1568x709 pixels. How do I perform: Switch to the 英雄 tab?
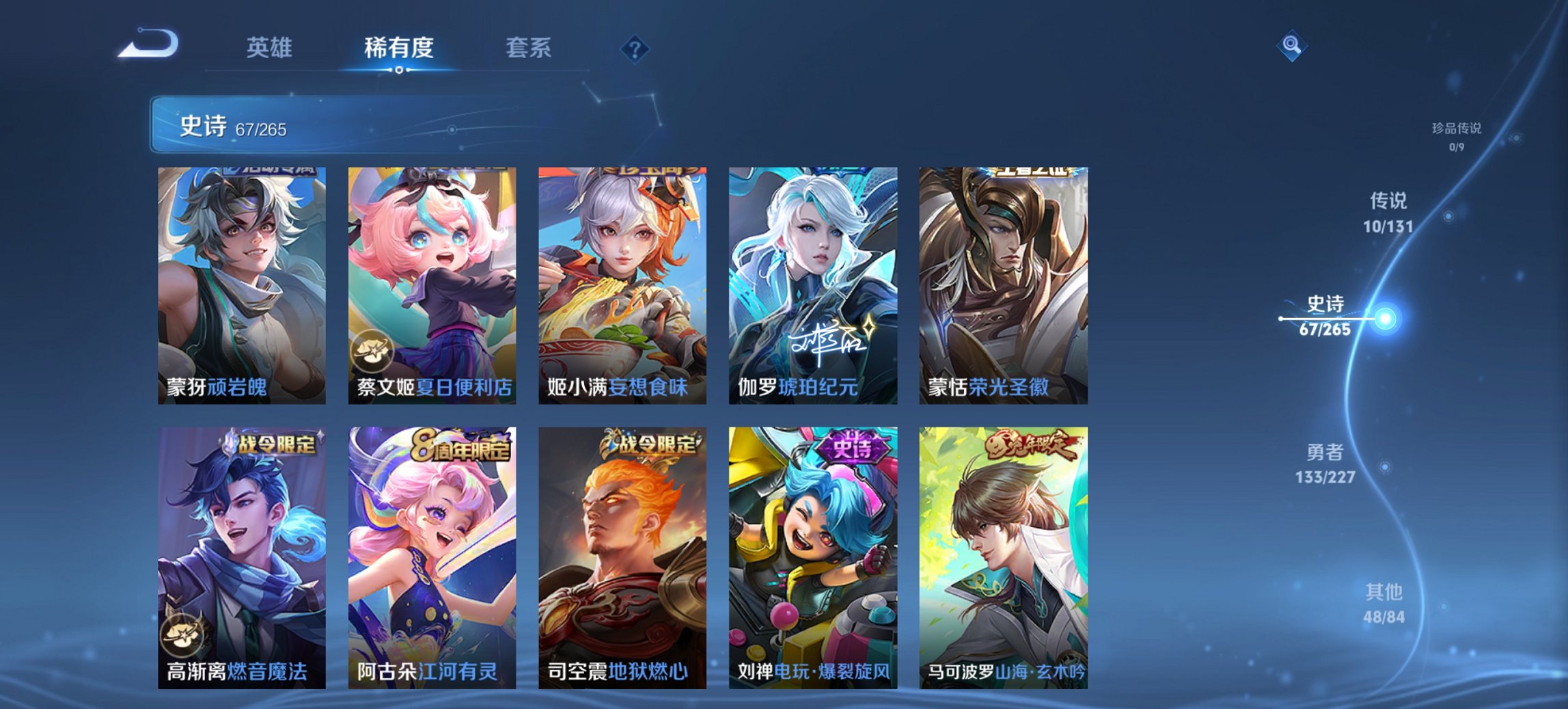pyautogui.click(x=271, y=49)
